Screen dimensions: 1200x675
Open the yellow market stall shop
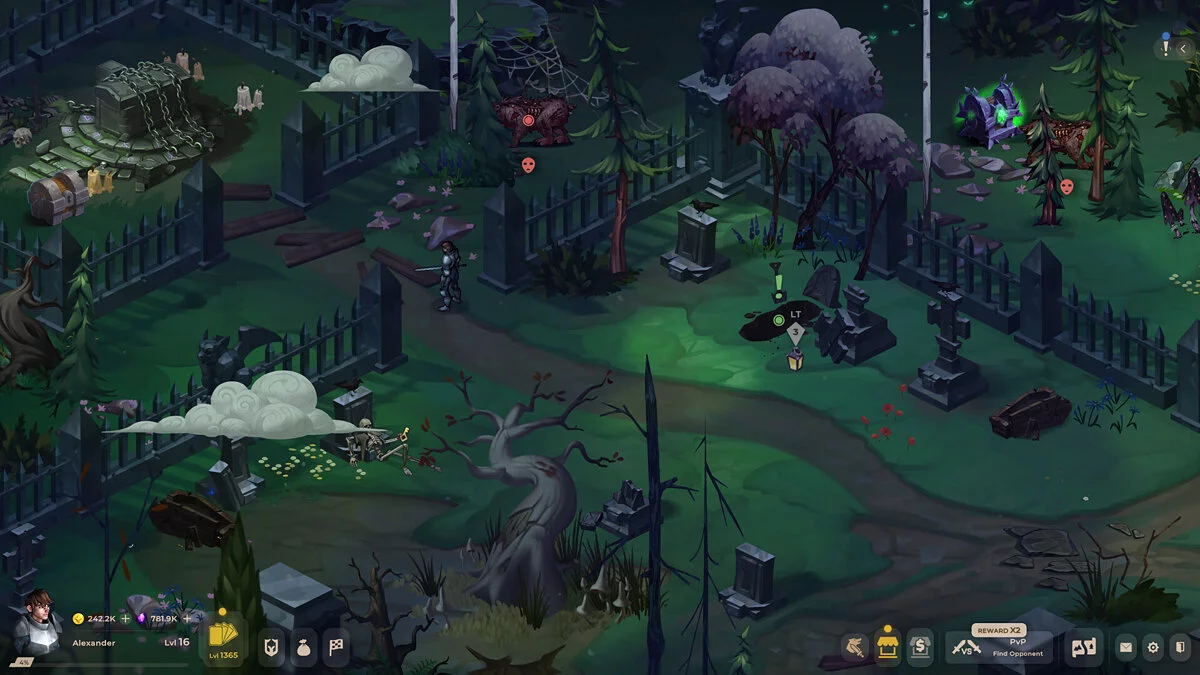click(x=886, y=646)
